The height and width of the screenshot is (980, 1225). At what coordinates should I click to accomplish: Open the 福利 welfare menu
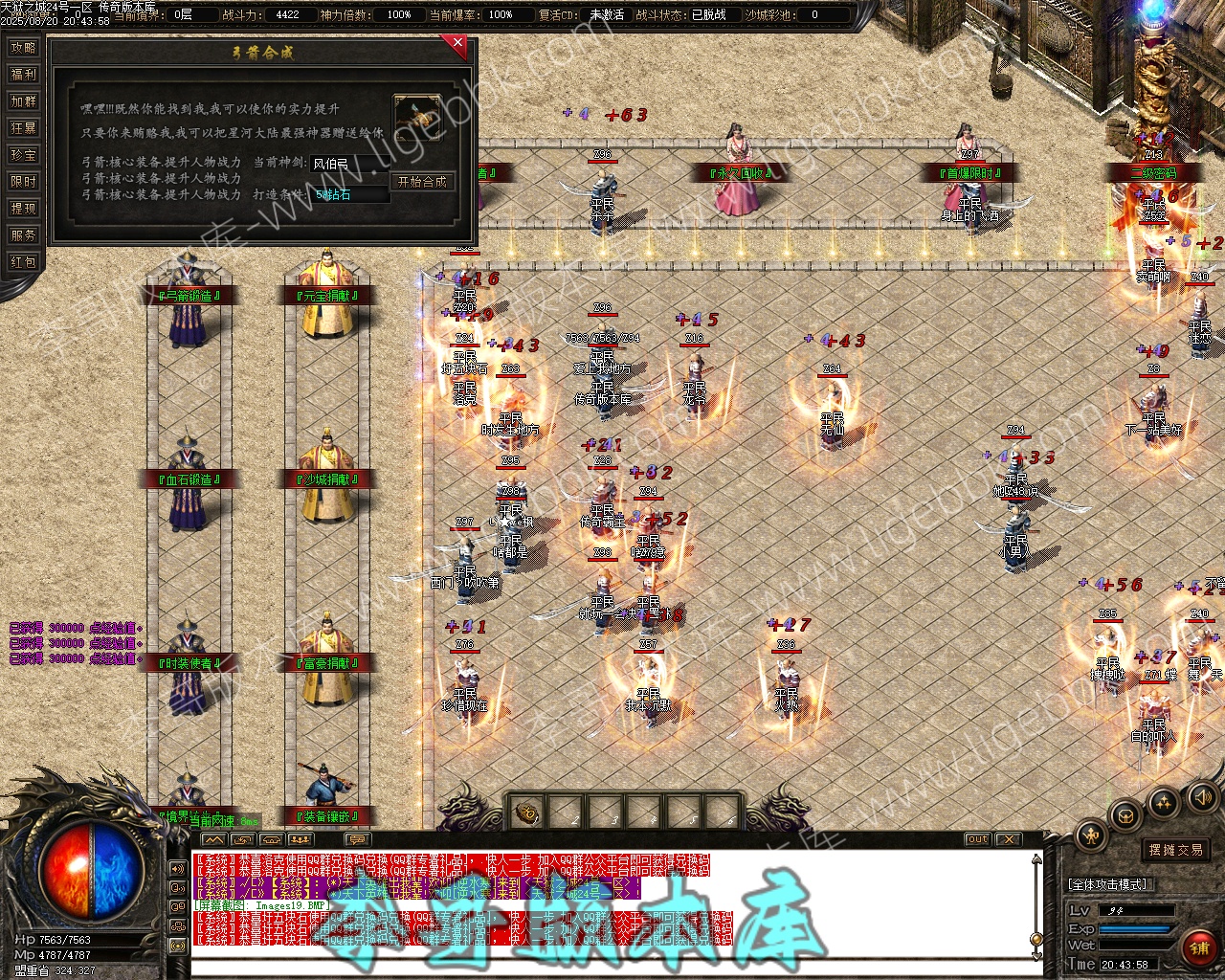pyautogui.click(x=23, y=75)
